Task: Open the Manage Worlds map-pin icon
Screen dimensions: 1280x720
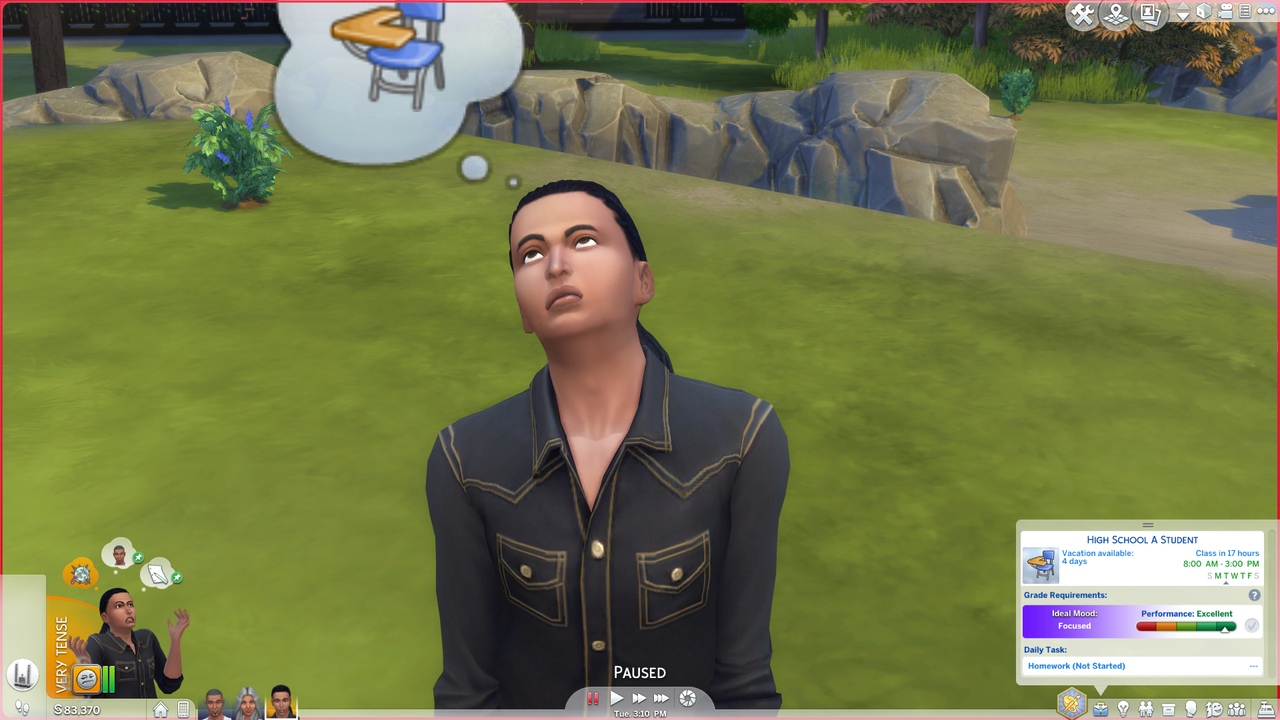Action: [x=1115, y=14]
